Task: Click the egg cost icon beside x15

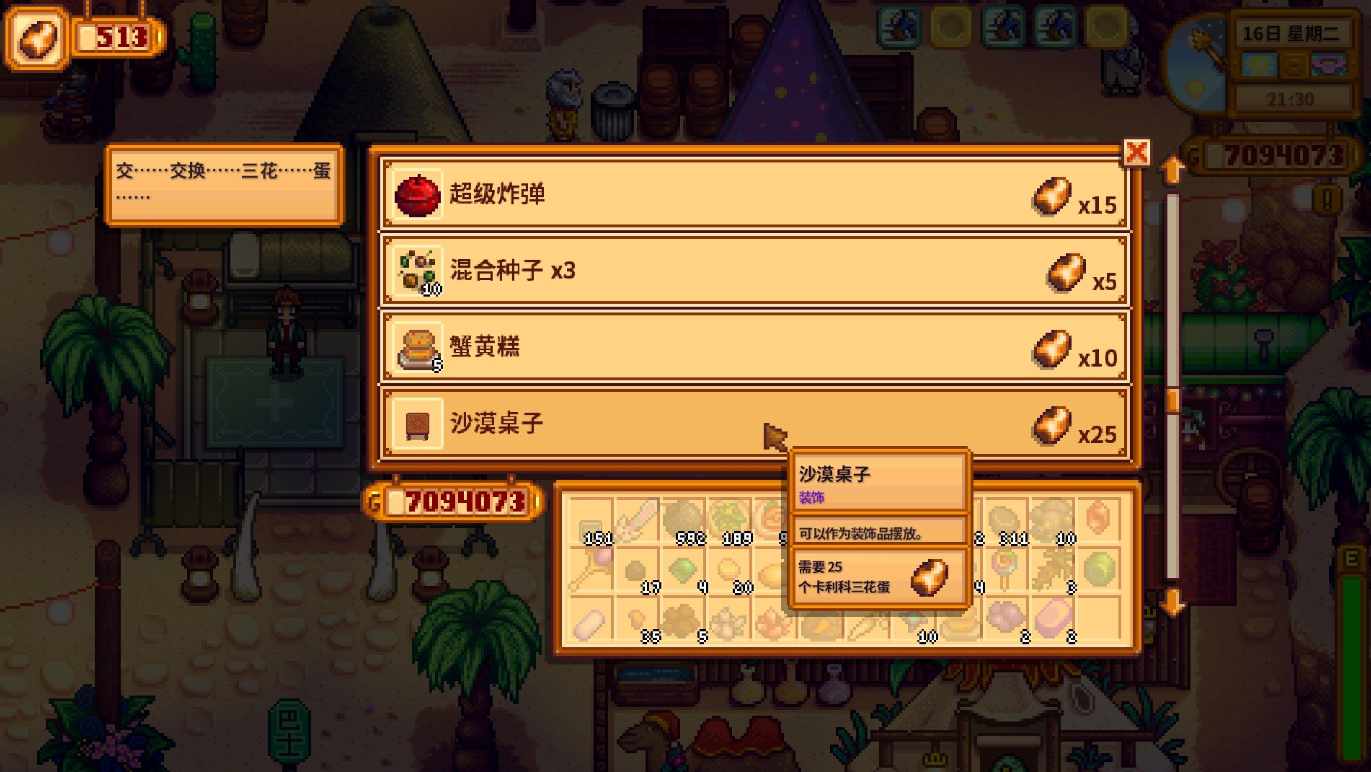Action: (x=1052, y=196)
